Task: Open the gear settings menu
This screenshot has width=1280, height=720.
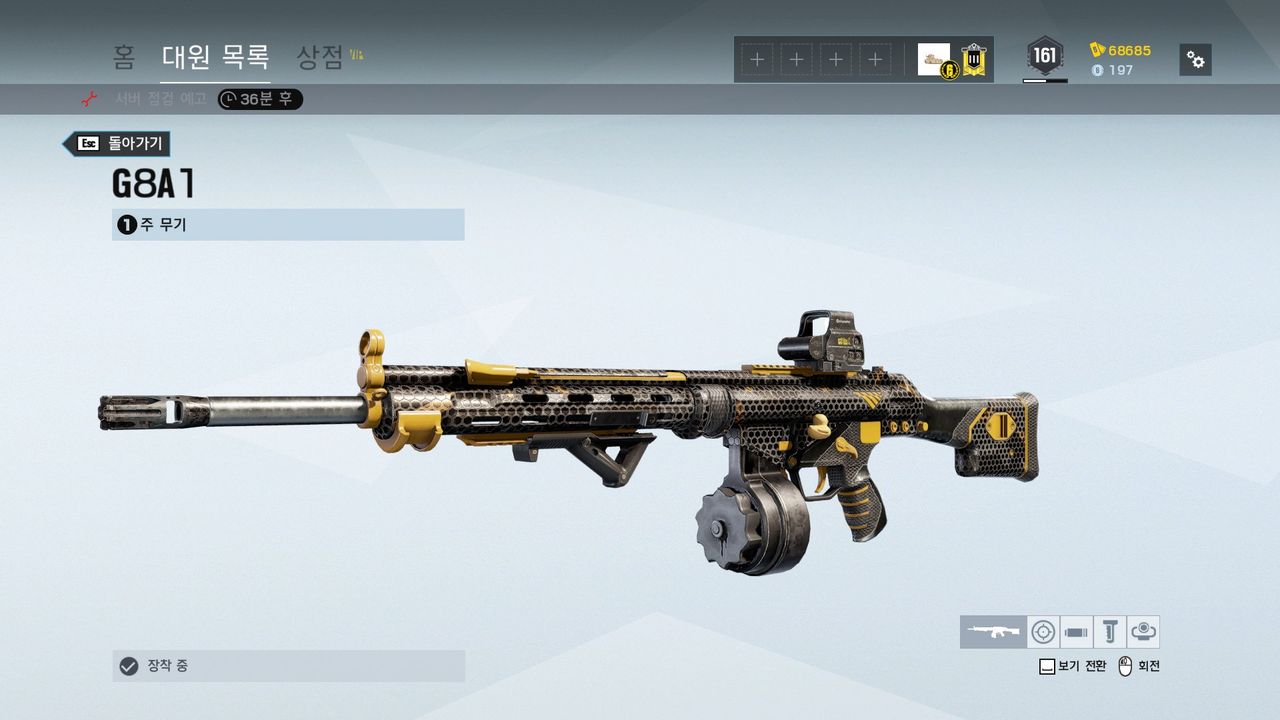Action: [x=1195, y=59]
